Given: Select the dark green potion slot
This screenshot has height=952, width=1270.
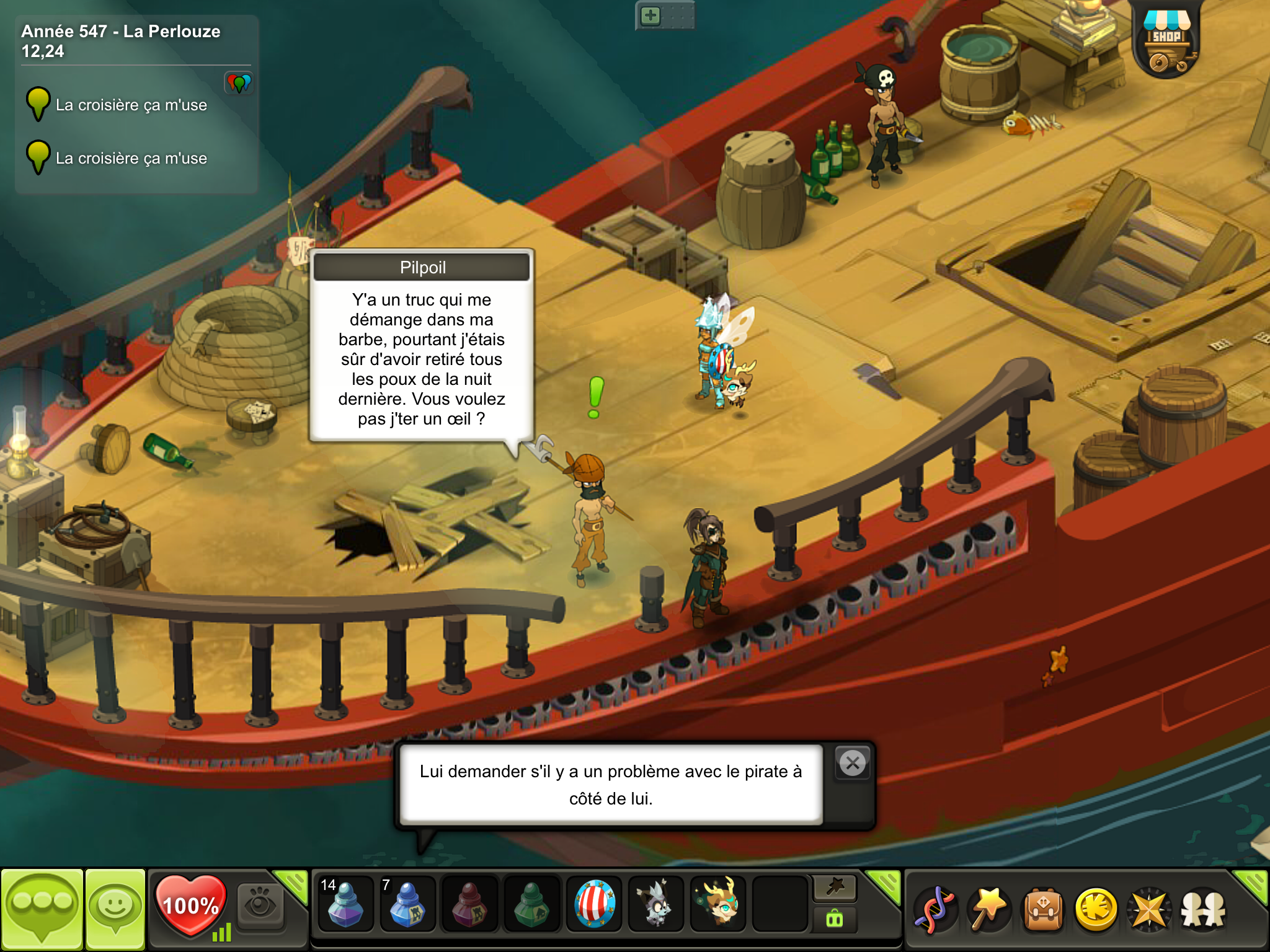Looking at the screenshot, I should [531, 906].
